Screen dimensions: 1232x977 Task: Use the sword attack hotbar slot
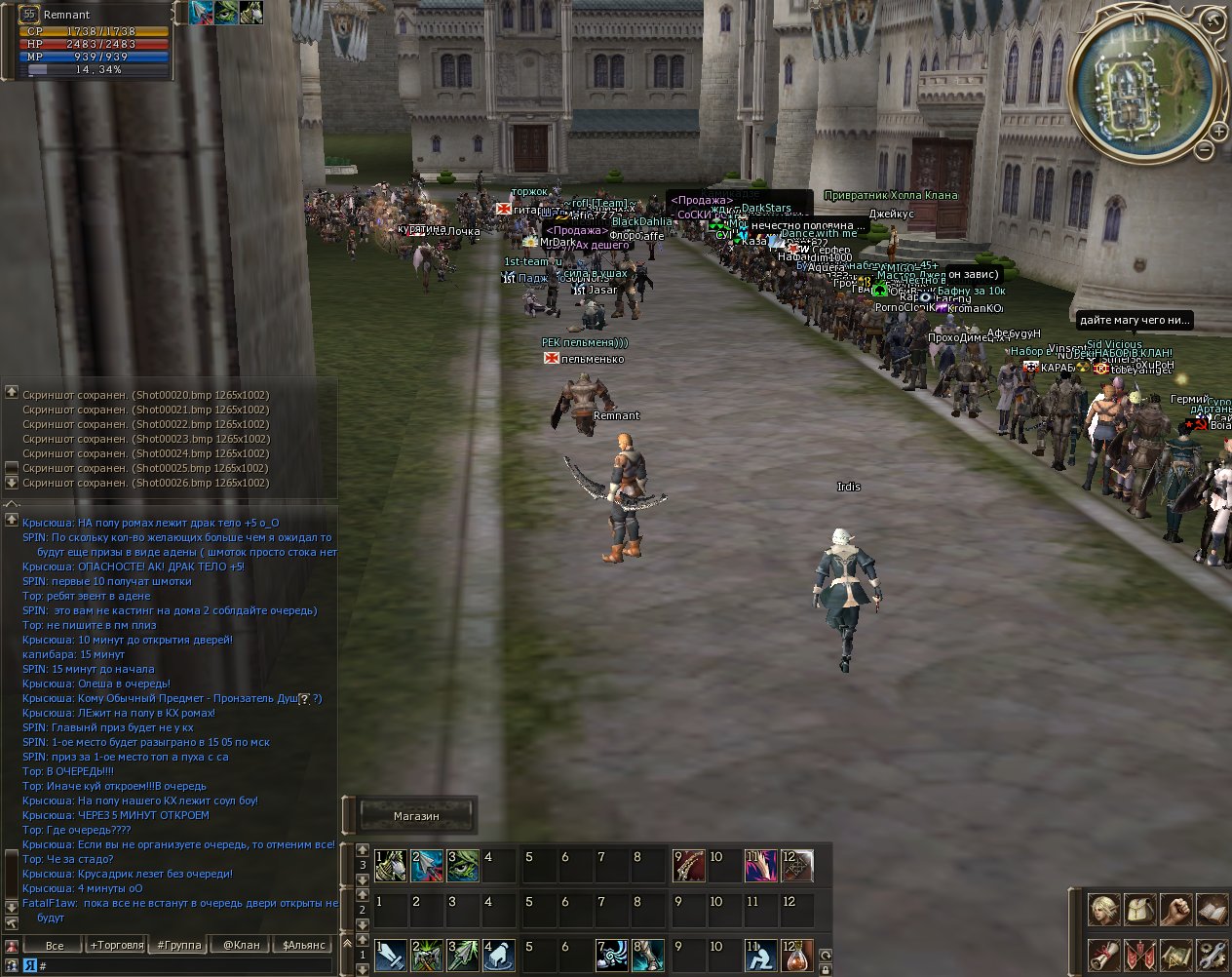point(391,956)
